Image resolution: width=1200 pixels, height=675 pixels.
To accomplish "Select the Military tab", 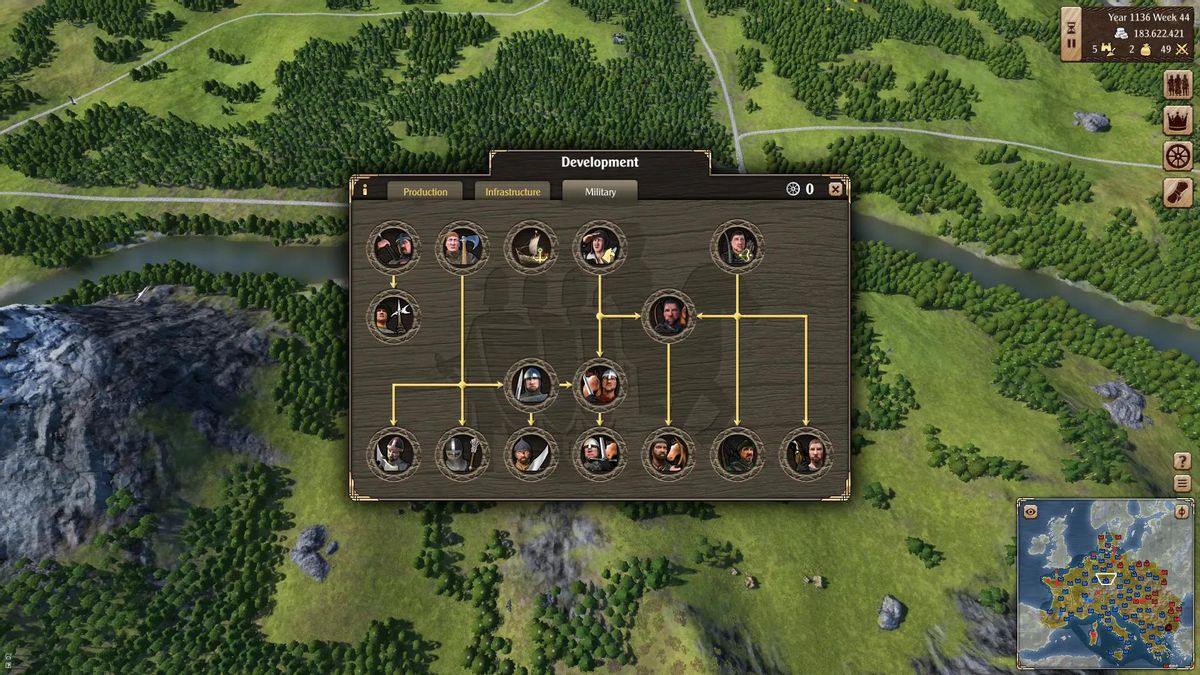I will point(600,191).
